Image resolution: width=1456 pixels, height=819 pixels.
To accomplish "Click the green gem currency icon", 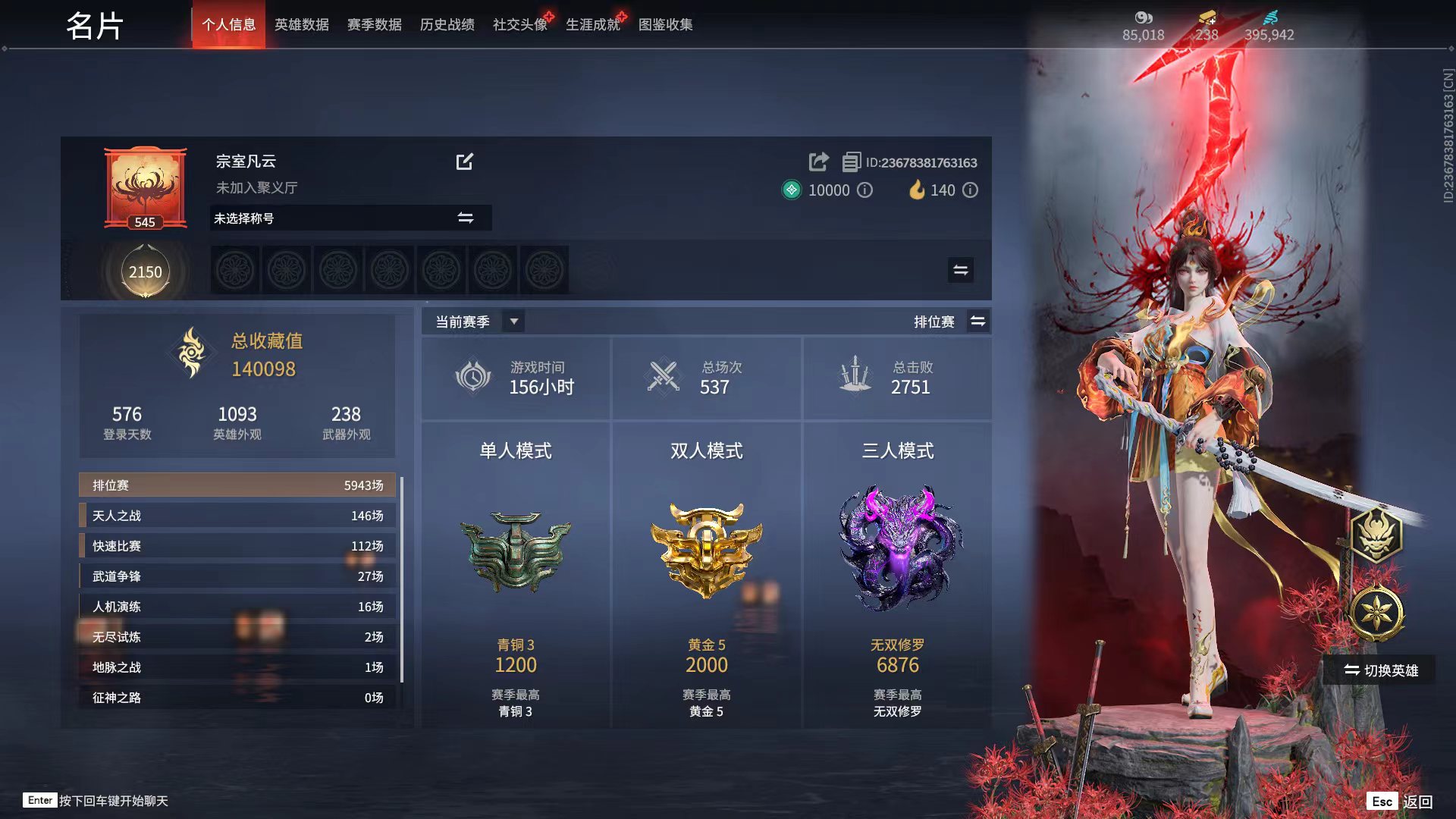I will point(790,190).
